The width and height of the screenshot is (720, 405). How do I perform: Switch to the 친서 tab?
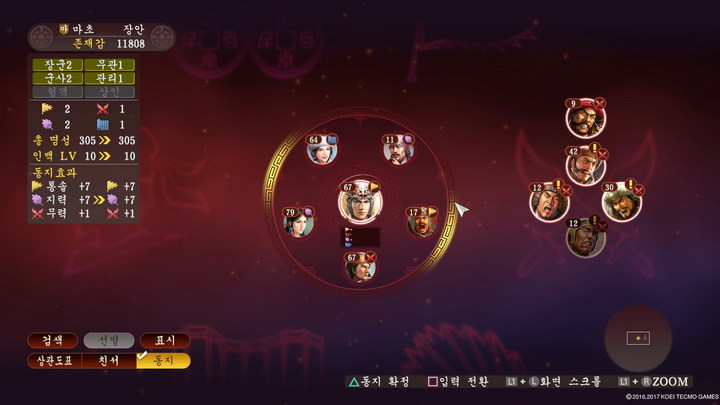tap(108, 360)
